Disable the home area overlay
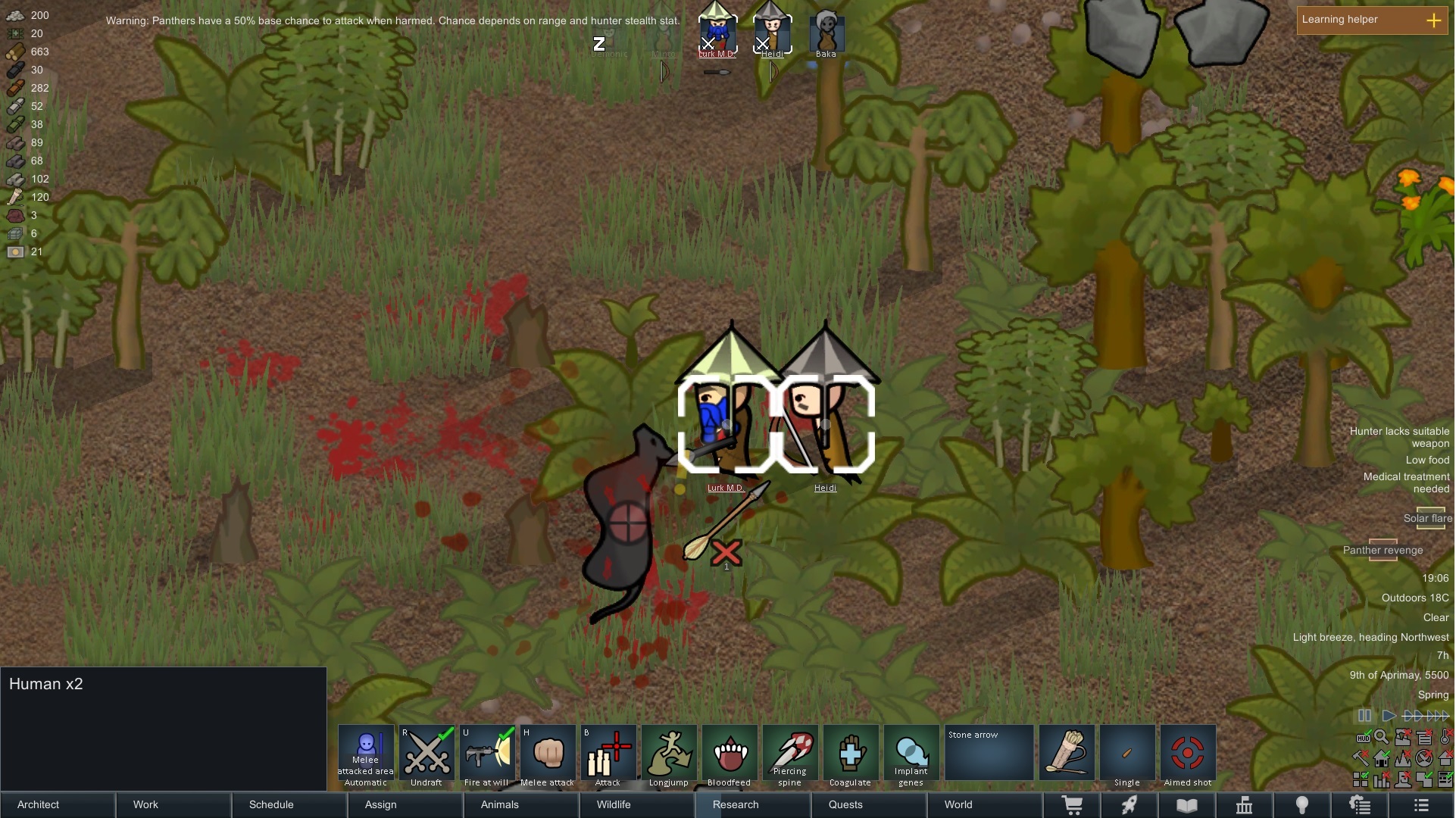 point(1382,758)
